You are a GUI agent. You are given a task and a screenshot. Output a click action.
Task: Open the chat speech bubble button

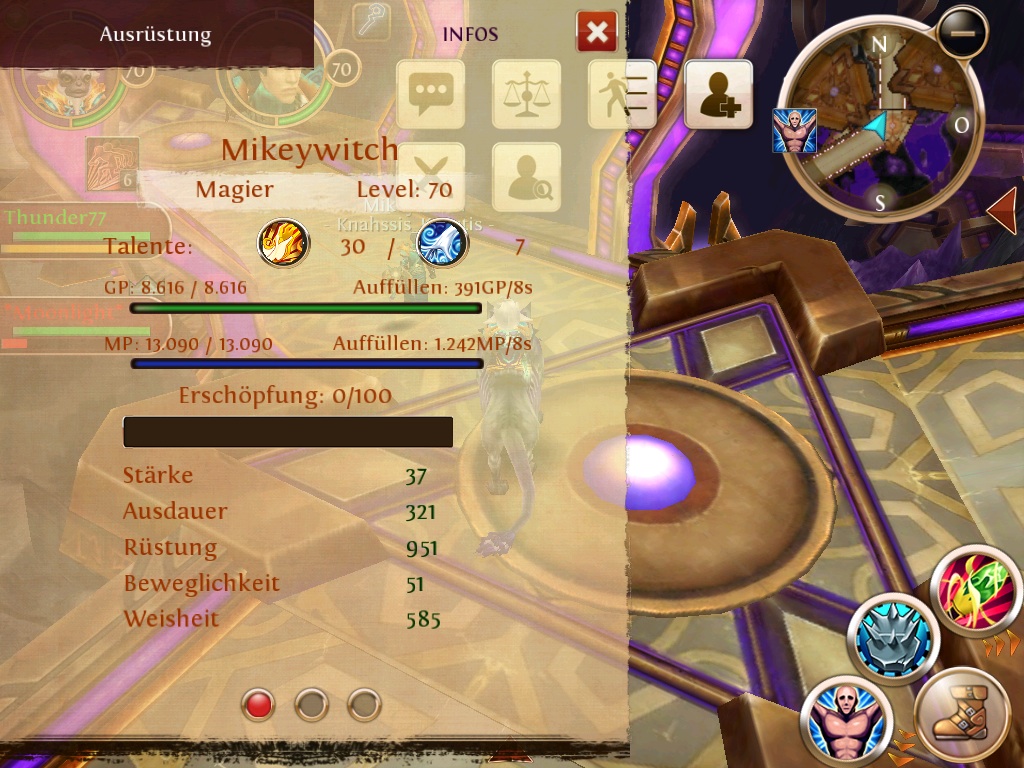pyautogui.click(x=431, y=94)
